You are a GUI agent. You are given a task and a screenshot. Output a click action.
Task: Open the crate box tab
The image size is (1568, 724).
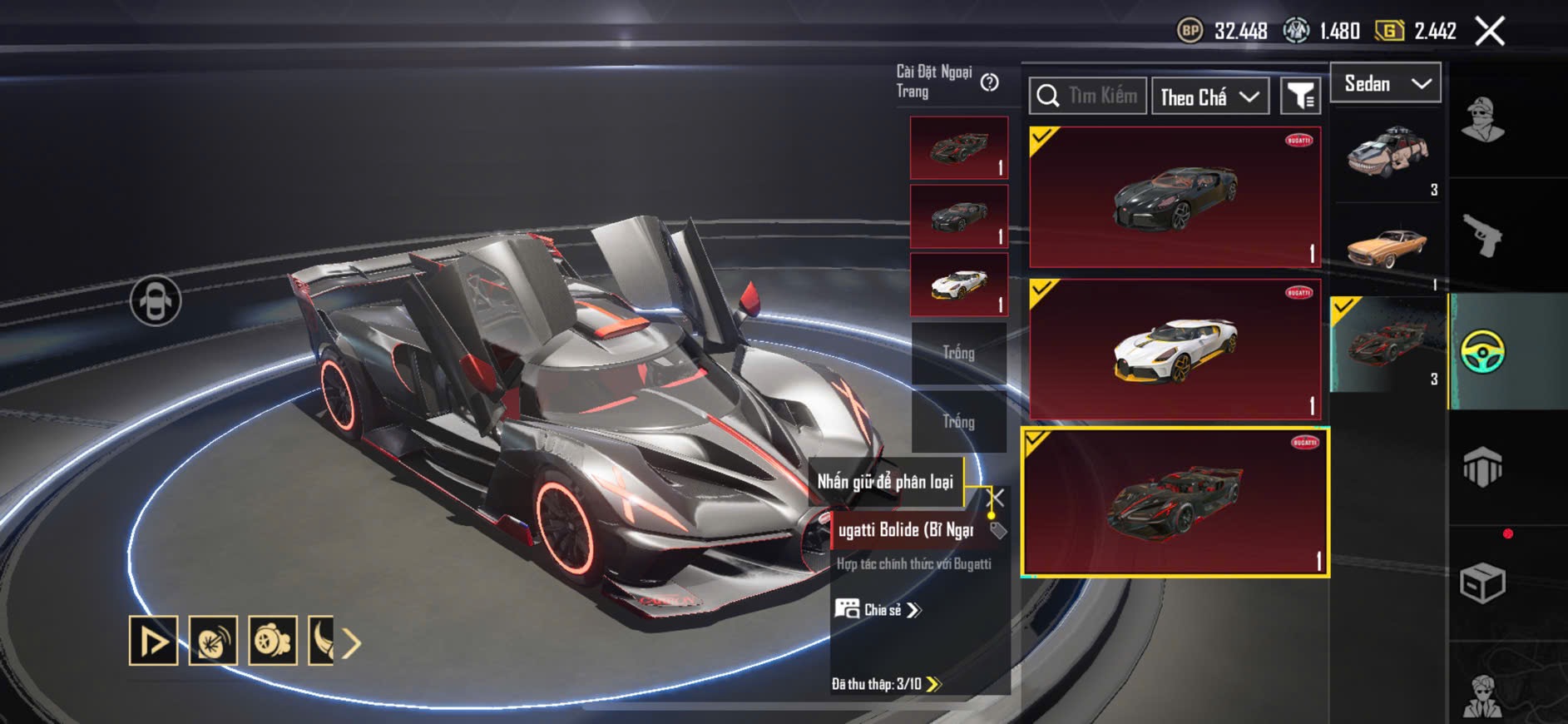point(1482,583)
